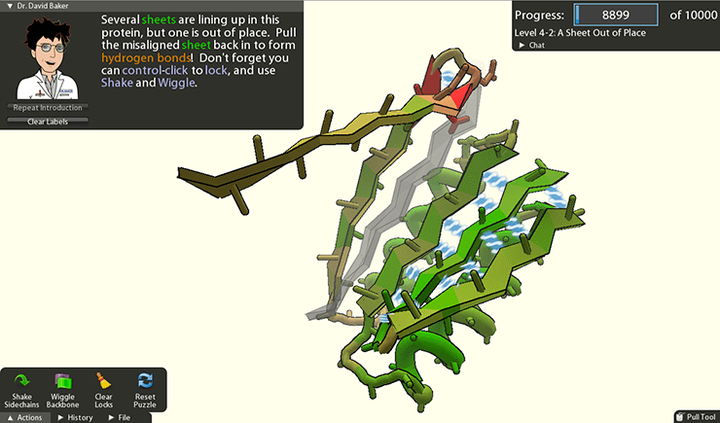
Task: Reset Puzzle to its start
Action: (x=144, y=385)
